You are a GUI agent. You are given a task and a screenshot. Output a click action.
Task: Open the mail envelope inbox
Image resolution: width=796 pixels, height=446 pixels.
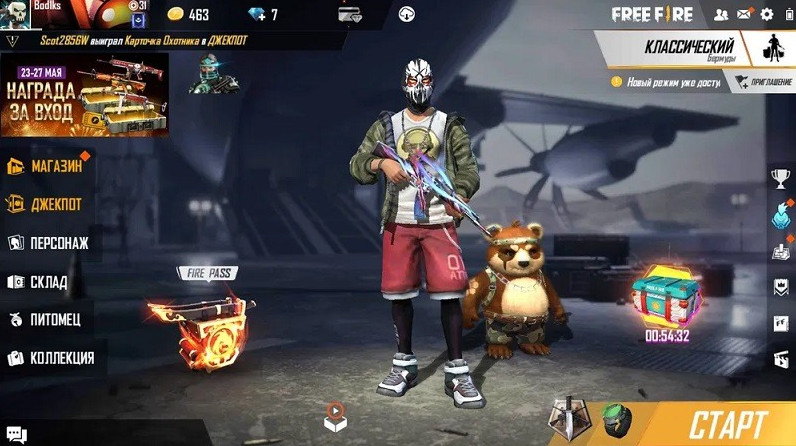743,14
